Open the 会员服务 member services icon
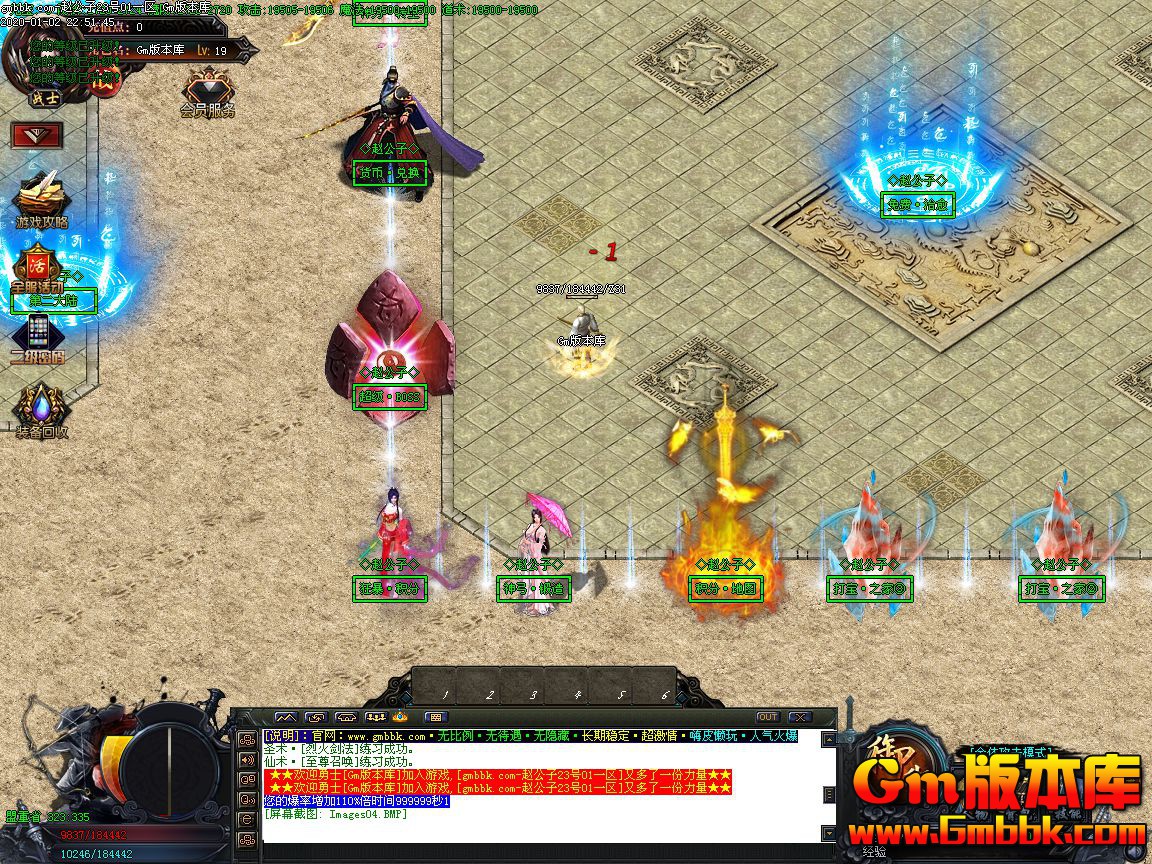This screenshot has height=864, width=1152. point(208,90)
